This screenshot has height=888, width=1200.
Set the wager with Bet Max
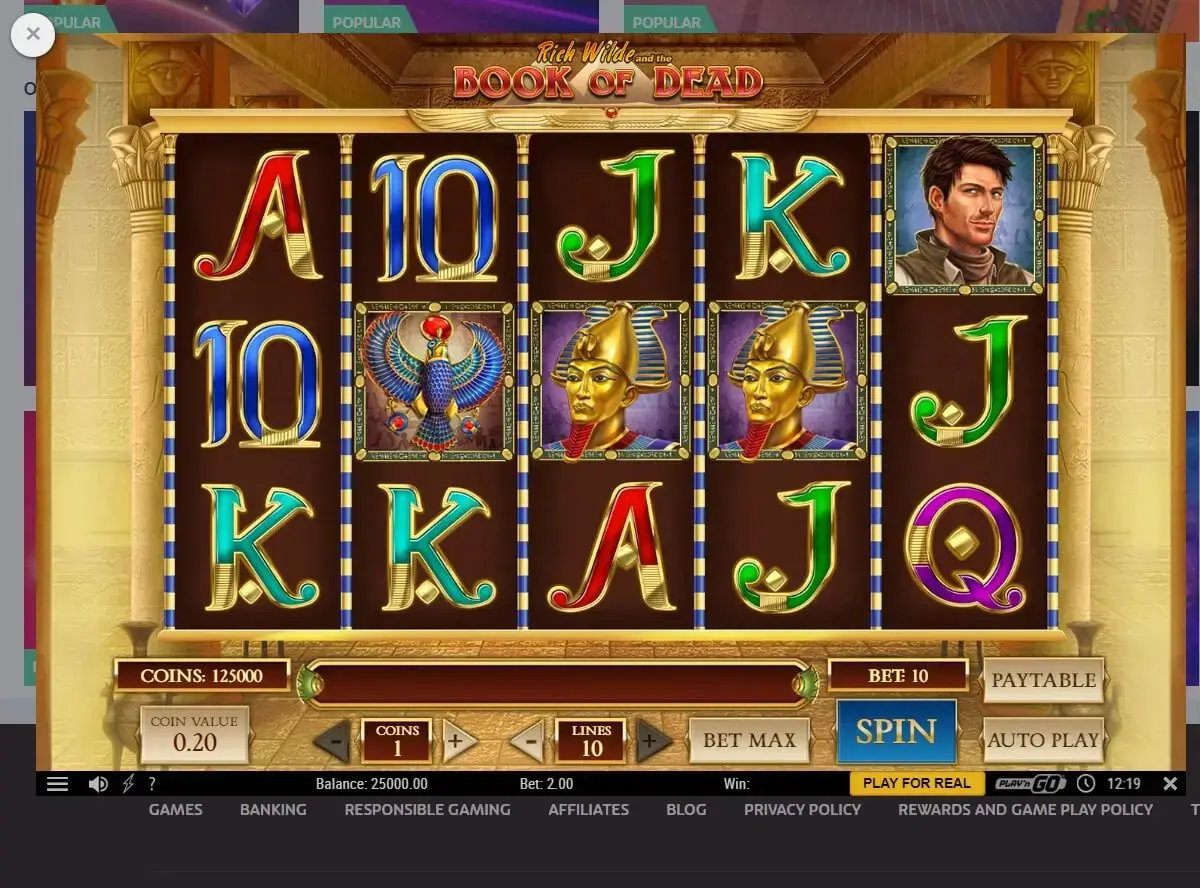pos(749,740)
